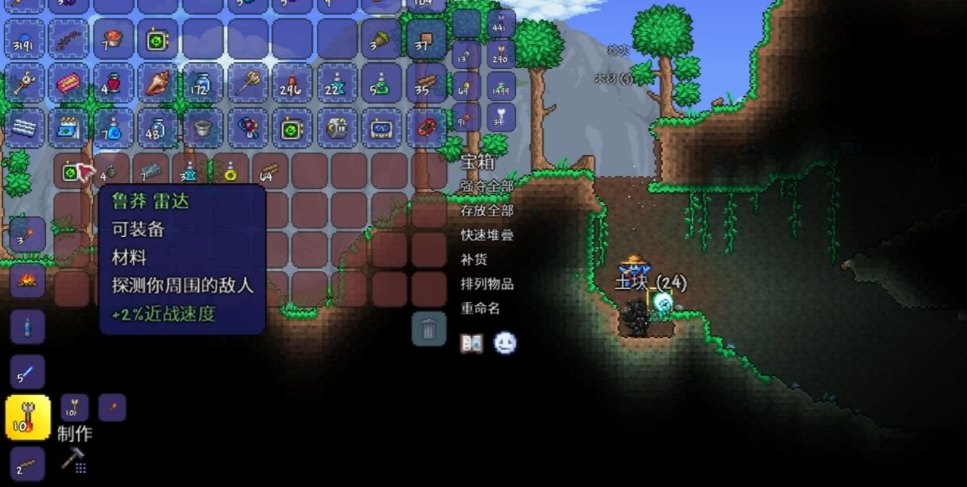This screenshot has height=487, width=967.
Task: Choose 存放全部 to deposit all
Action: click(487, 211)
